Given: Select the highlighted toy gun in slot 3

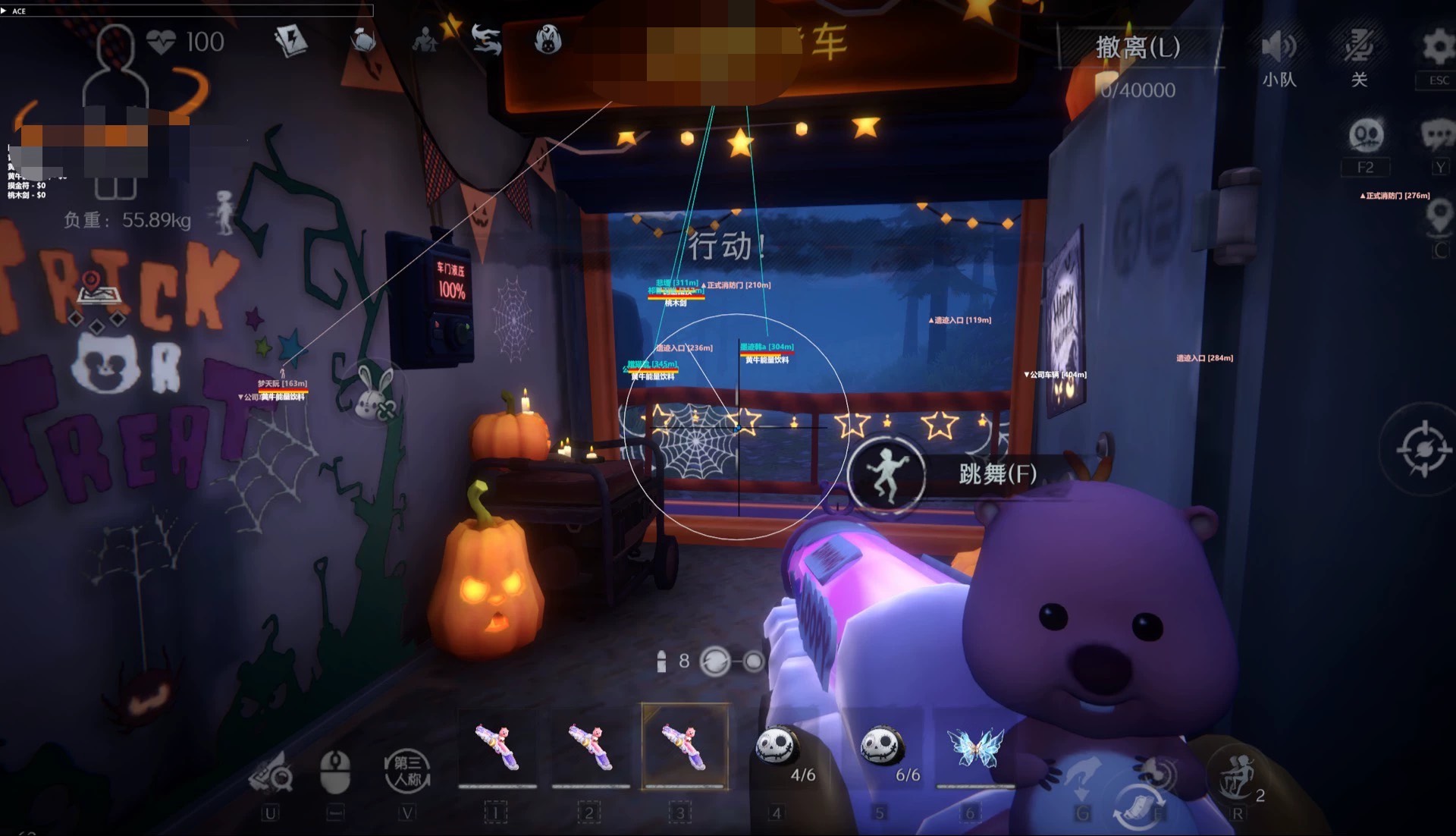Looking at the screenshot, I should click(x=684, y=746).
